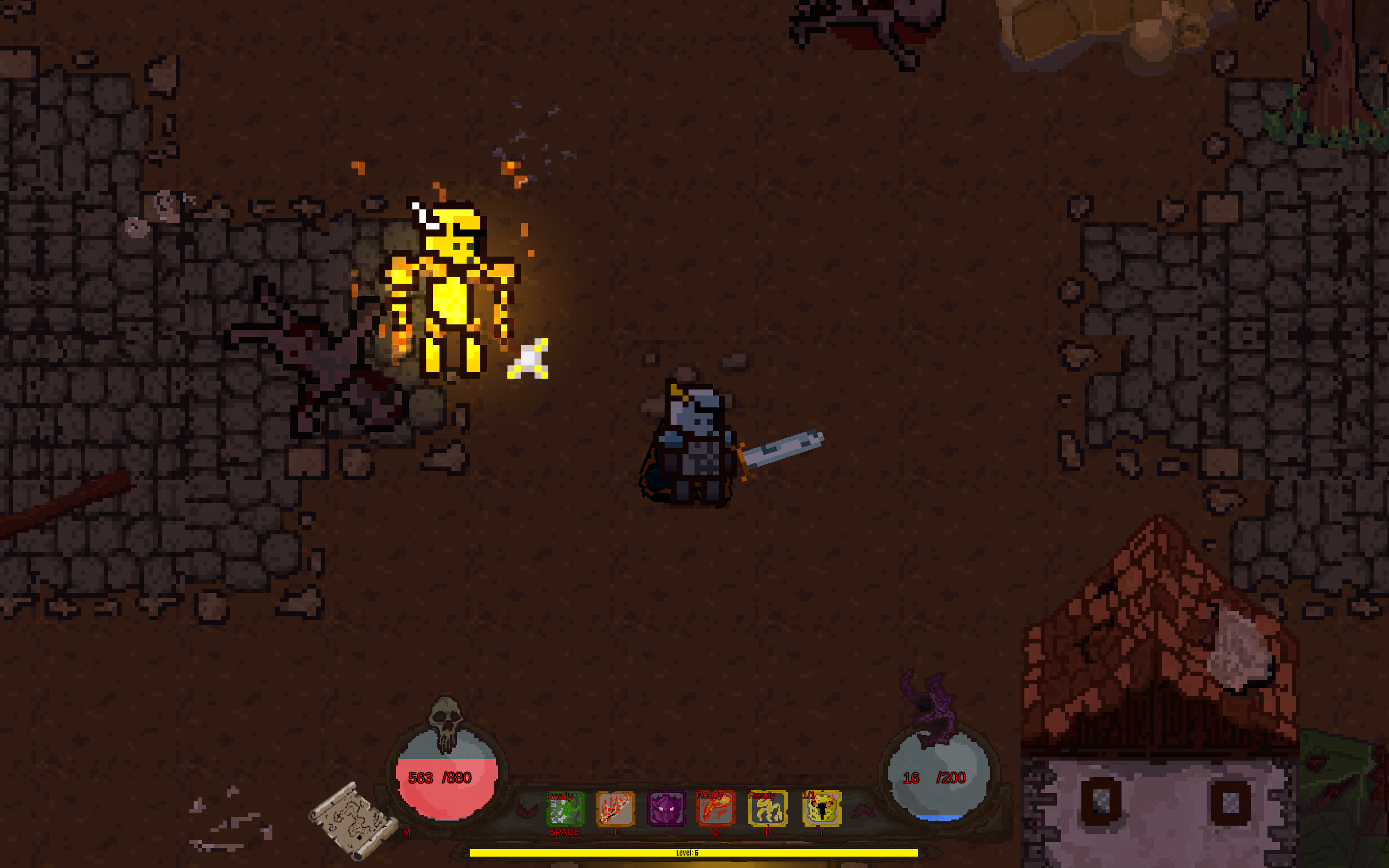Use the yellow lightning ability bound to R
1389x868 pixels.
coord(767,809)
